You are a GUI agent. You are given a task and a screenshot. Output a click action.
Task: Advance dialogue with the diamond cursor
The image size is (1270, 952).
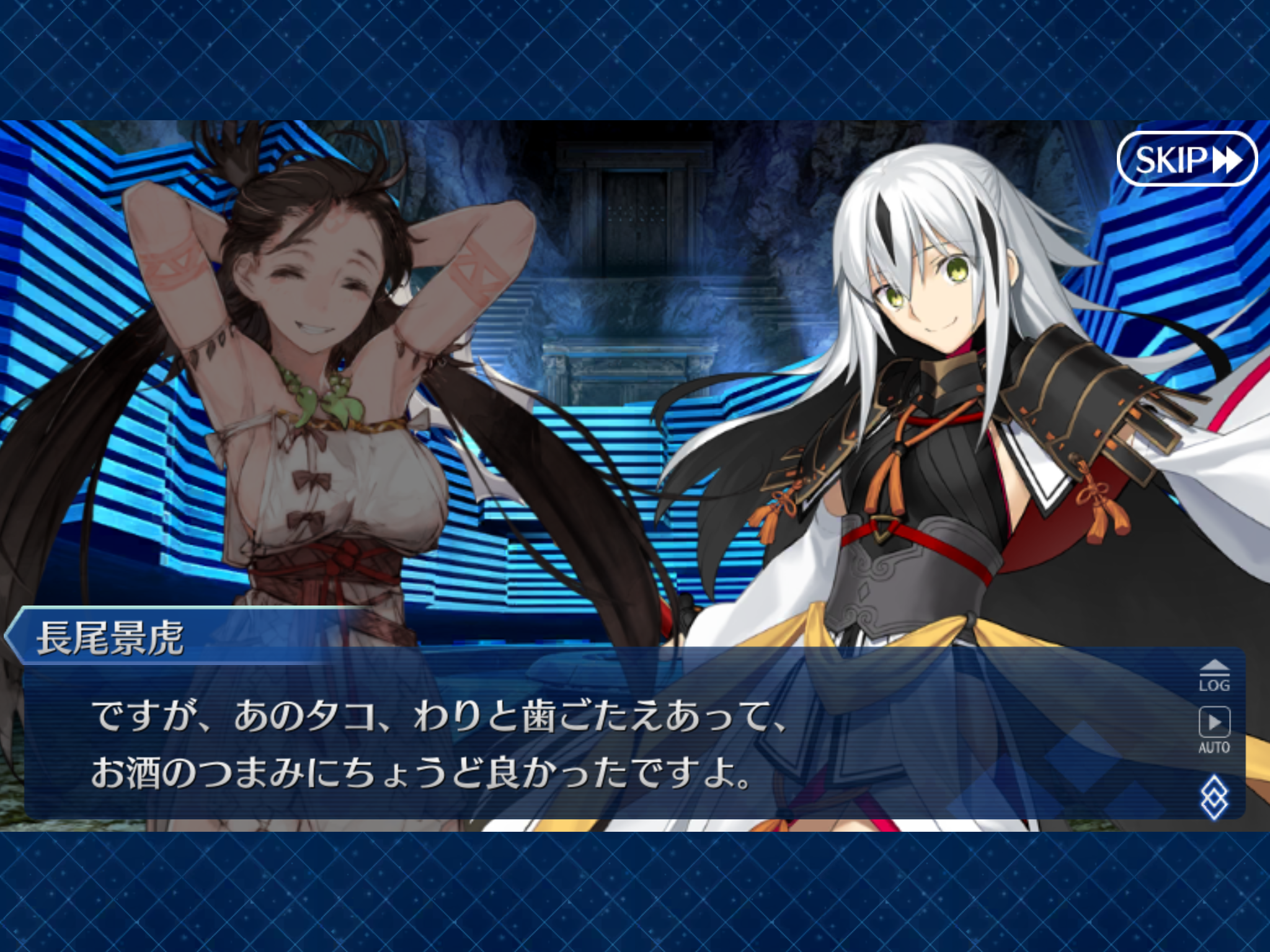tap(1214, 796)
